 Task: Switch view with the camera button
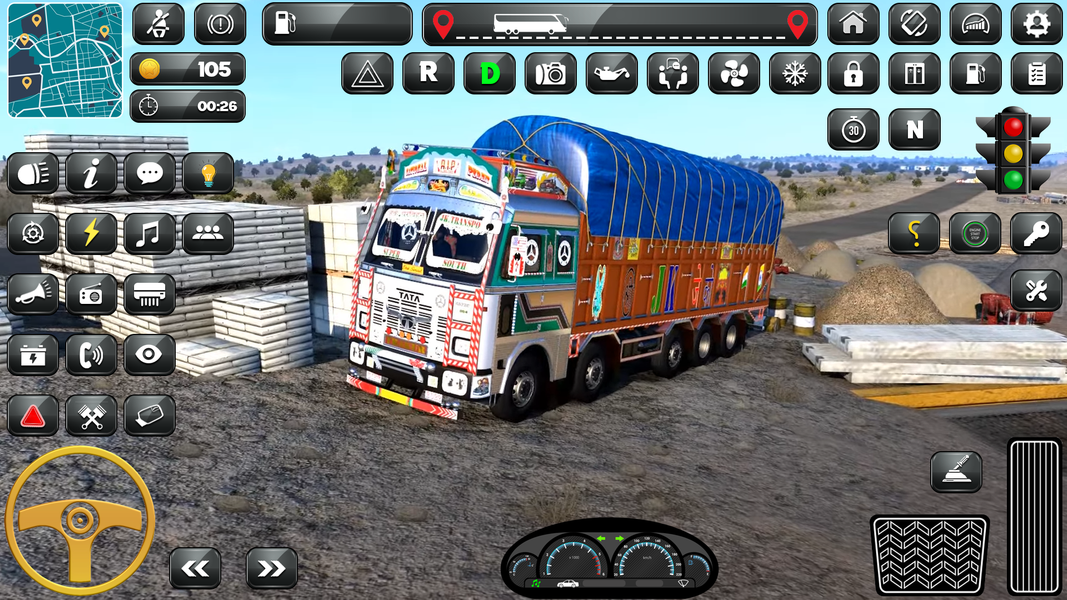point(550,73)
